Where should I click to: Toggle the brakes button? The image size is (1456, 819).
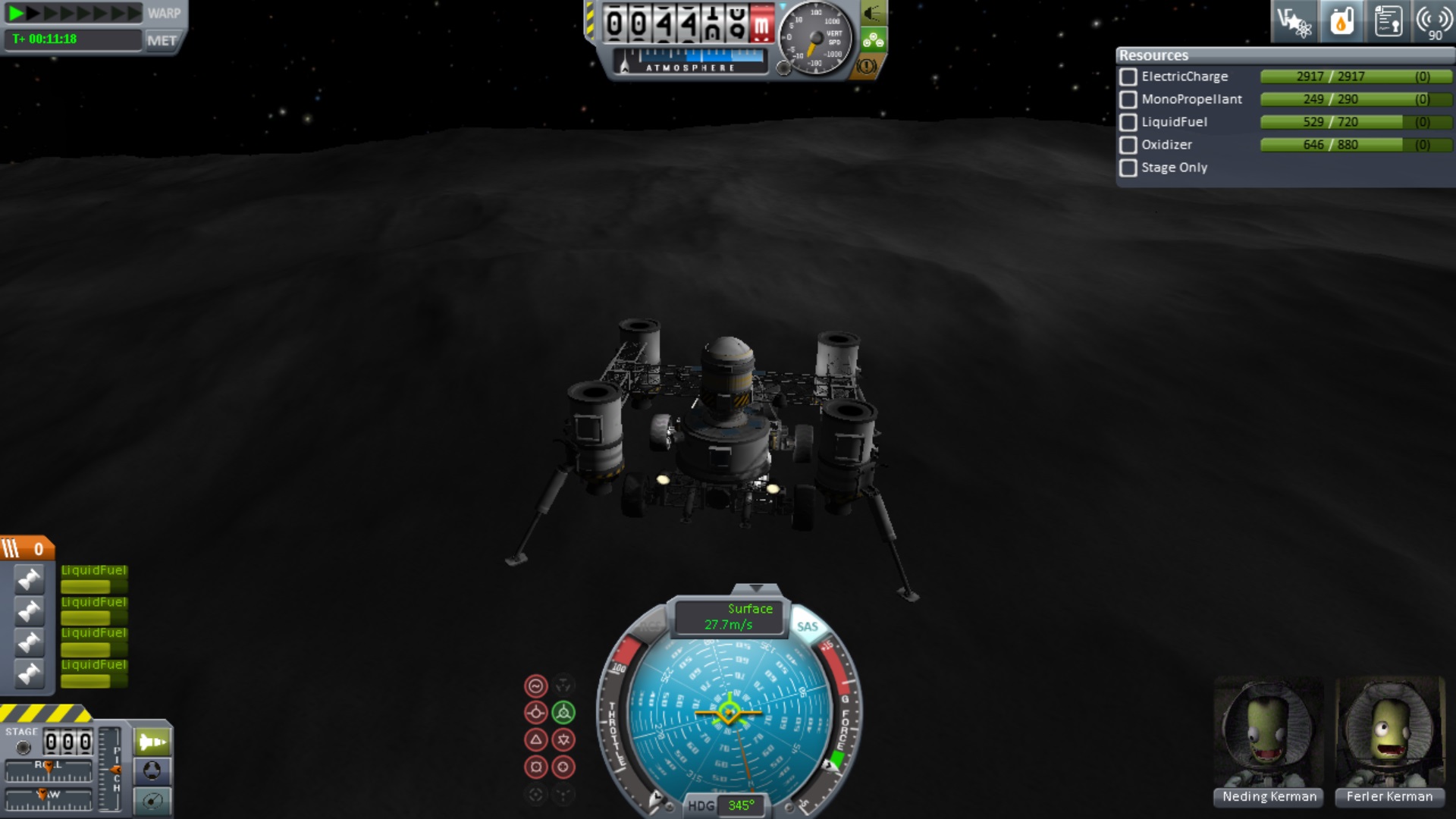click(x=867, y=67)
